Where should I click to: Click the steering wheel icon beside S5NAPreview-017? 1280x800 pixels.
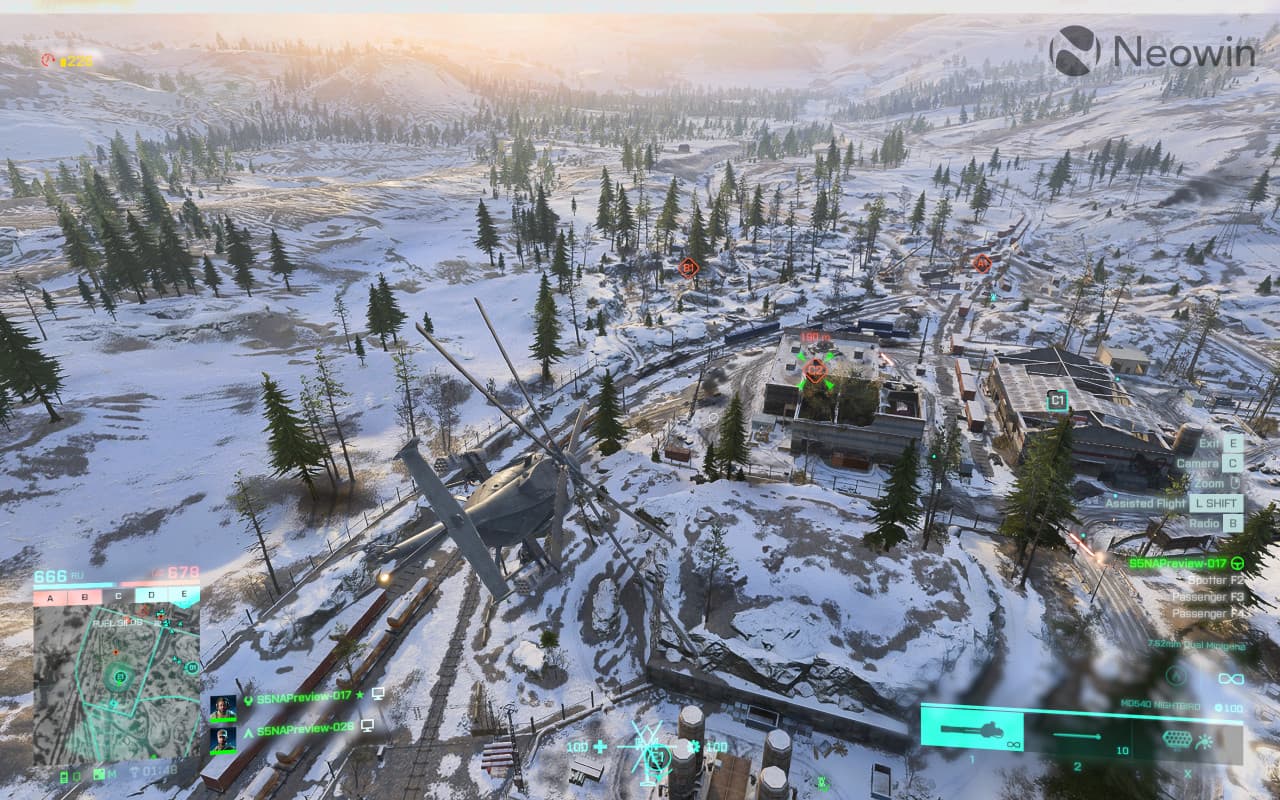1237,564
